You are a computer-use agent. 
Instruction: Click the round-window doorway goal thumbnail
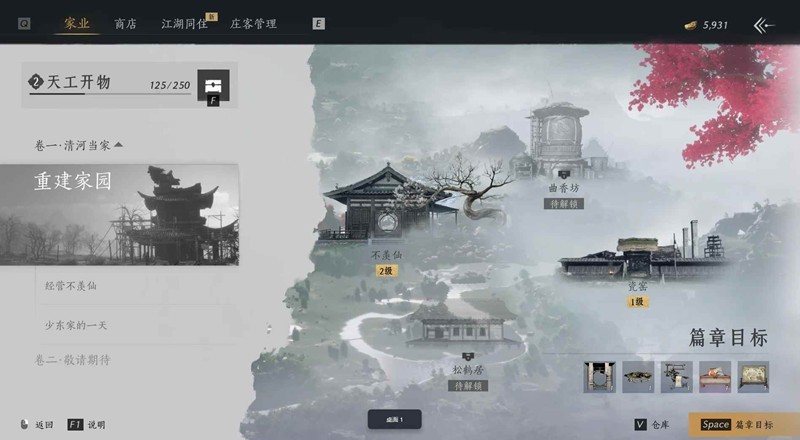600,377
